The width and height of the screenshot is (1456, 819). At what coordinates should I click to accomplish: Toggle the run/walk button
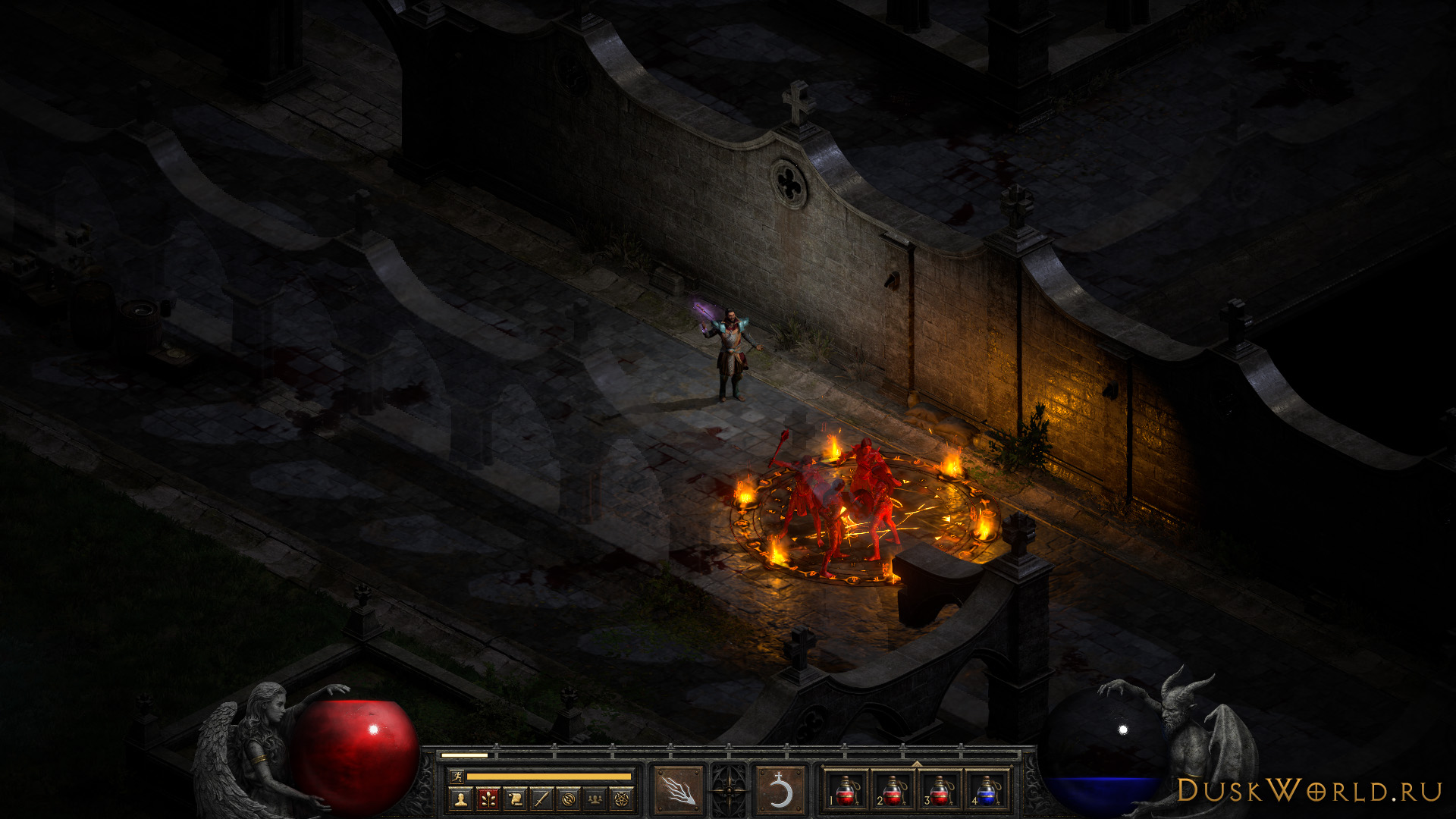click(457, 776)
